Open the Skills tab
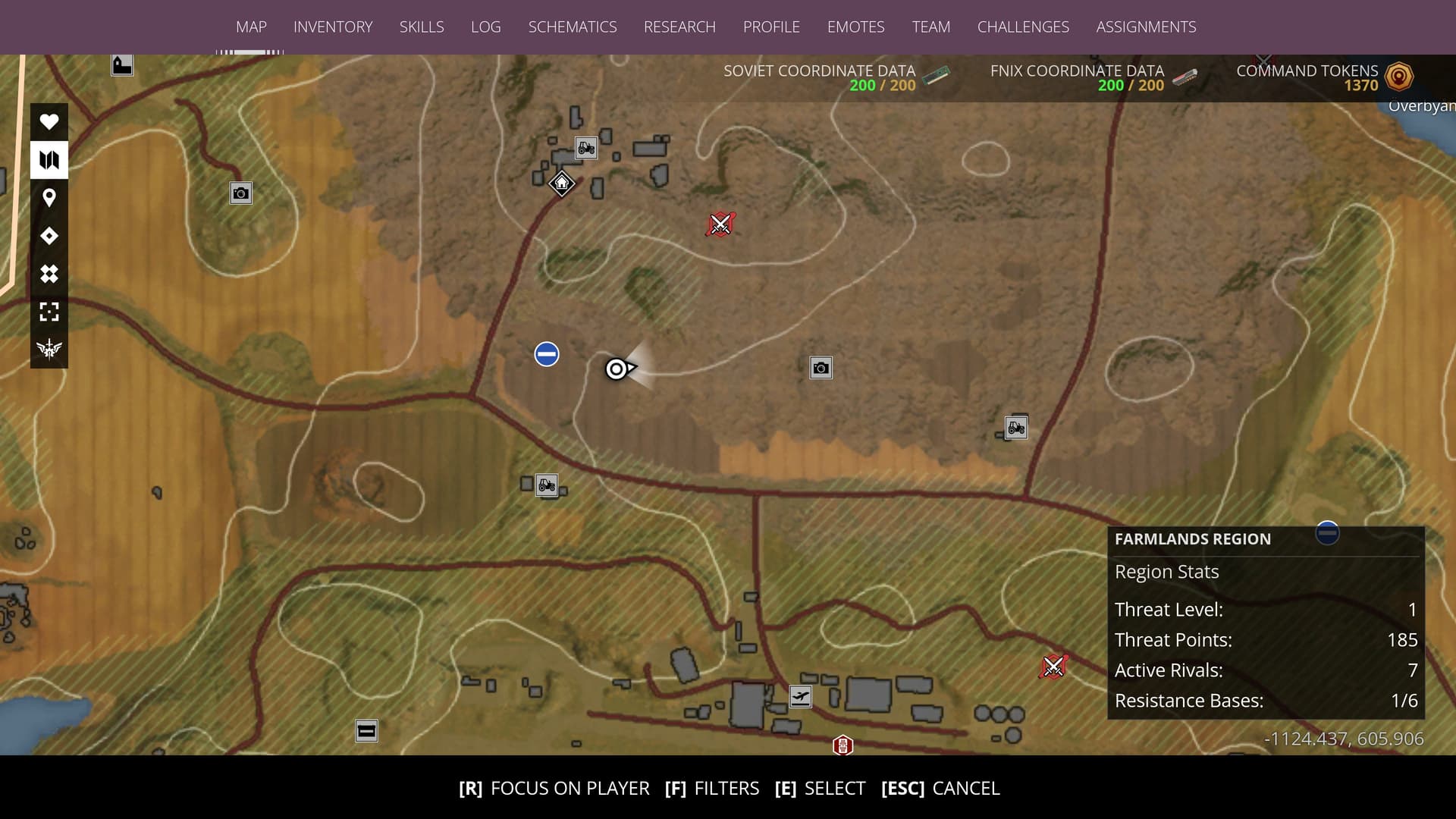The image size is (1456, 819). [x=422, y=27]
